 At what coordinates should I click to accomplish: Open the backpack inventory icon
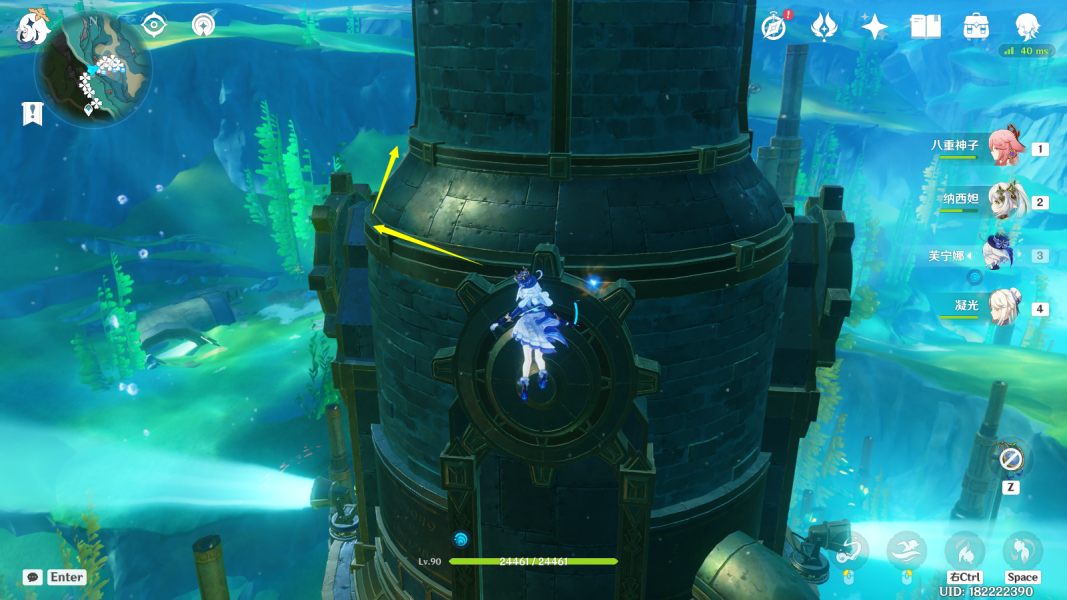click(976, 27)
